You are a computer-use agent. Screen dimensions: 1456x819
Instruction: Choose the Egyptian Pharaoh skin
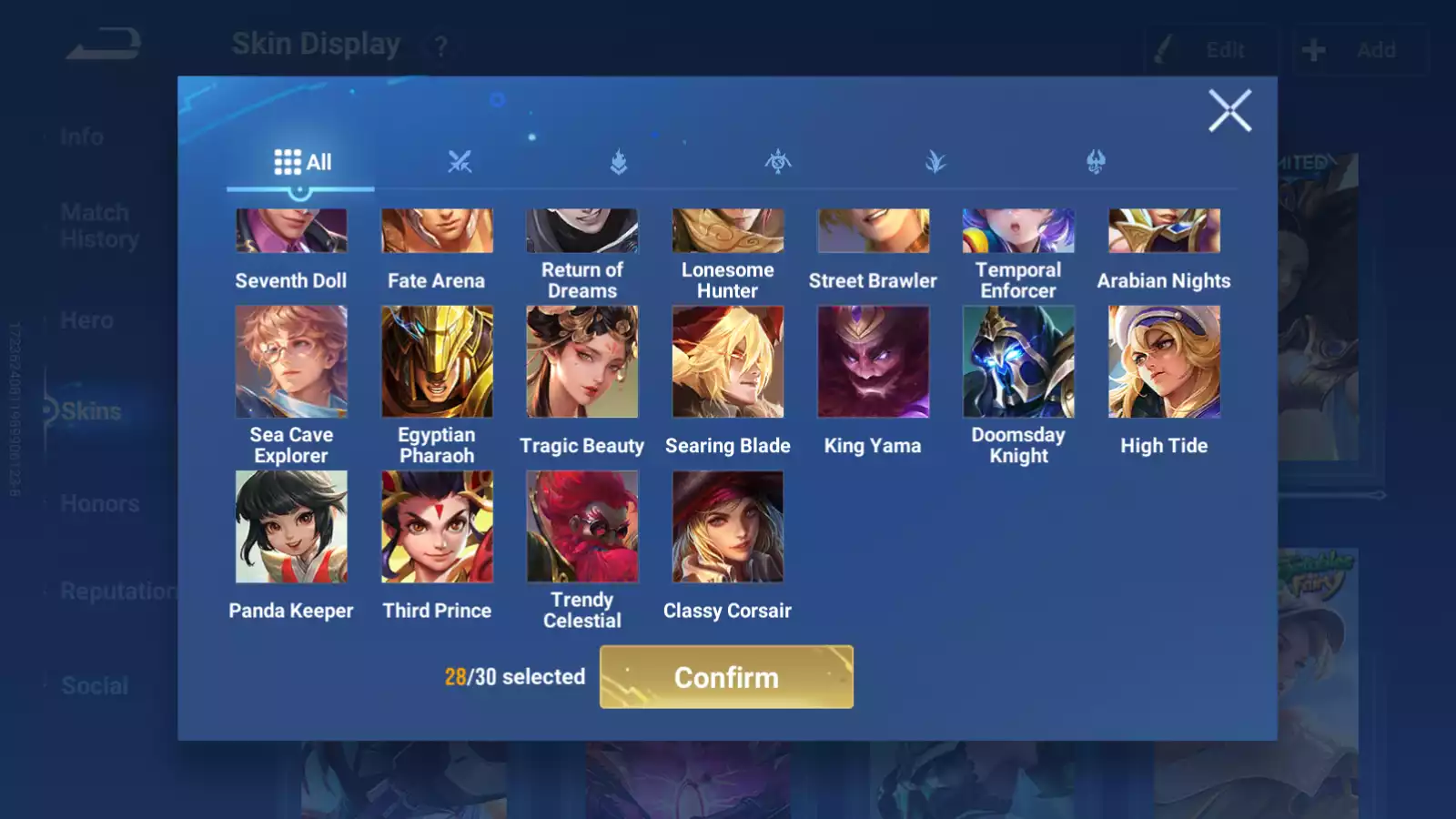coord(437,362)
